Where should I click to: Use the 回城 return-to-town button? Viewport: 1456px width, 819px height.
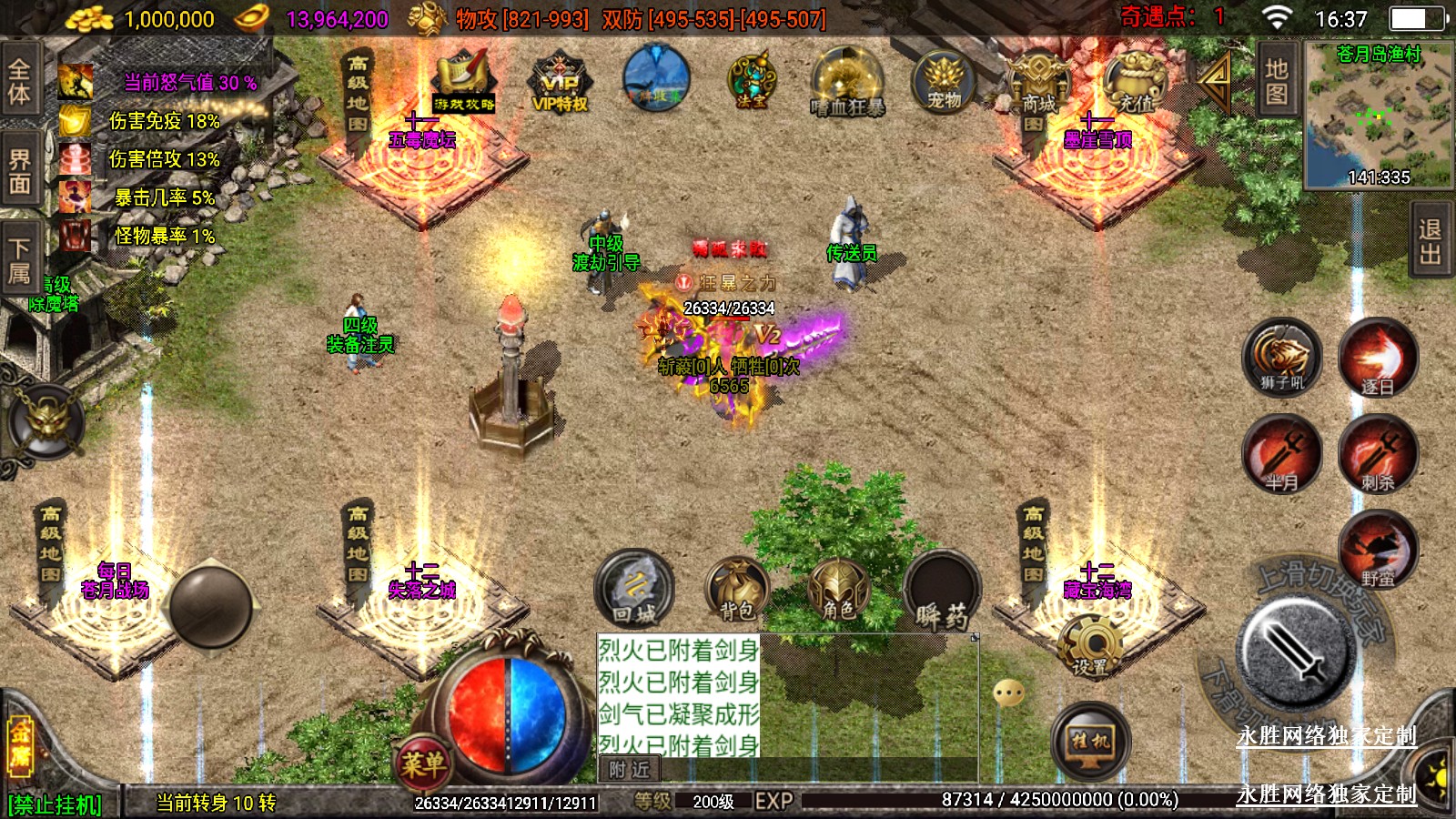point(634,589)
